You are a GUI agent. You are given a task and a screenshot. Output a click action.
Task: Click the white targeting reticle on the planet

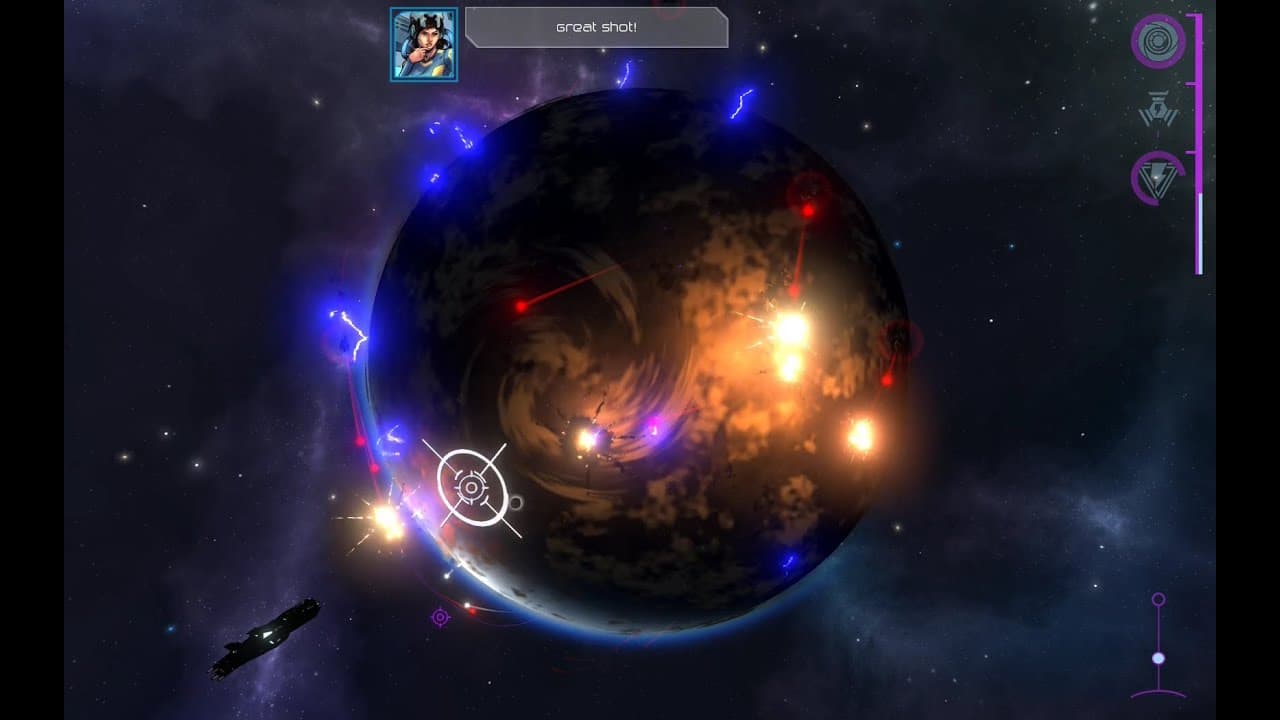click(470, 487)
